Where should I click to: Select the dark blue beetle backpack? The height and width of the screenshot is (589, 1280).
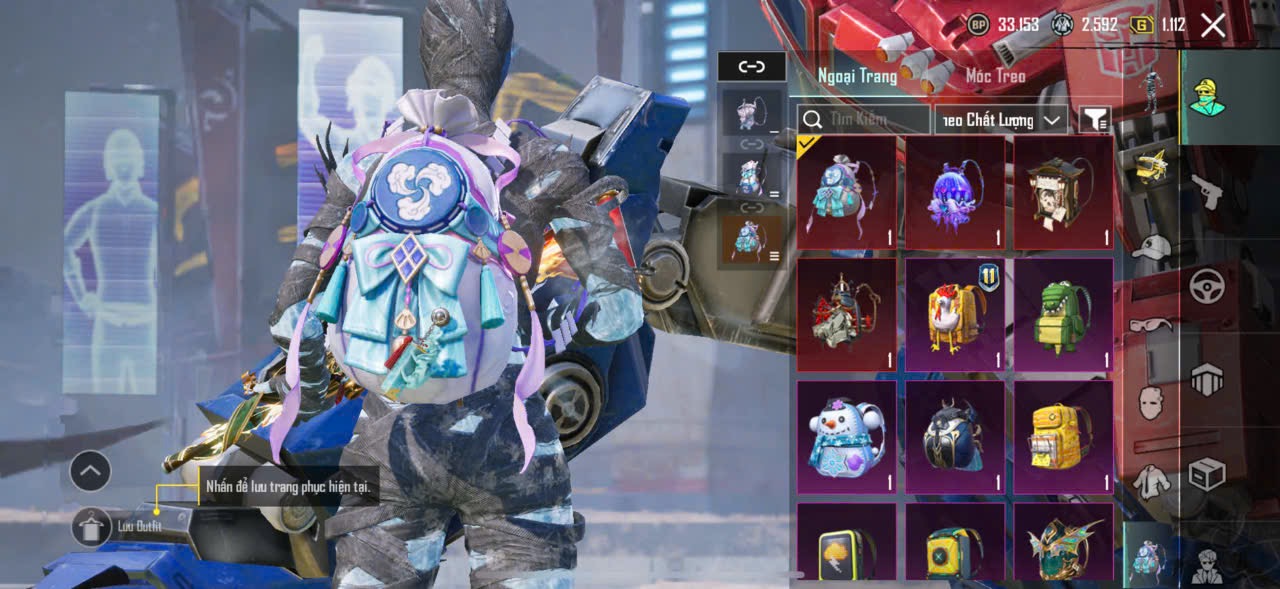955,437
